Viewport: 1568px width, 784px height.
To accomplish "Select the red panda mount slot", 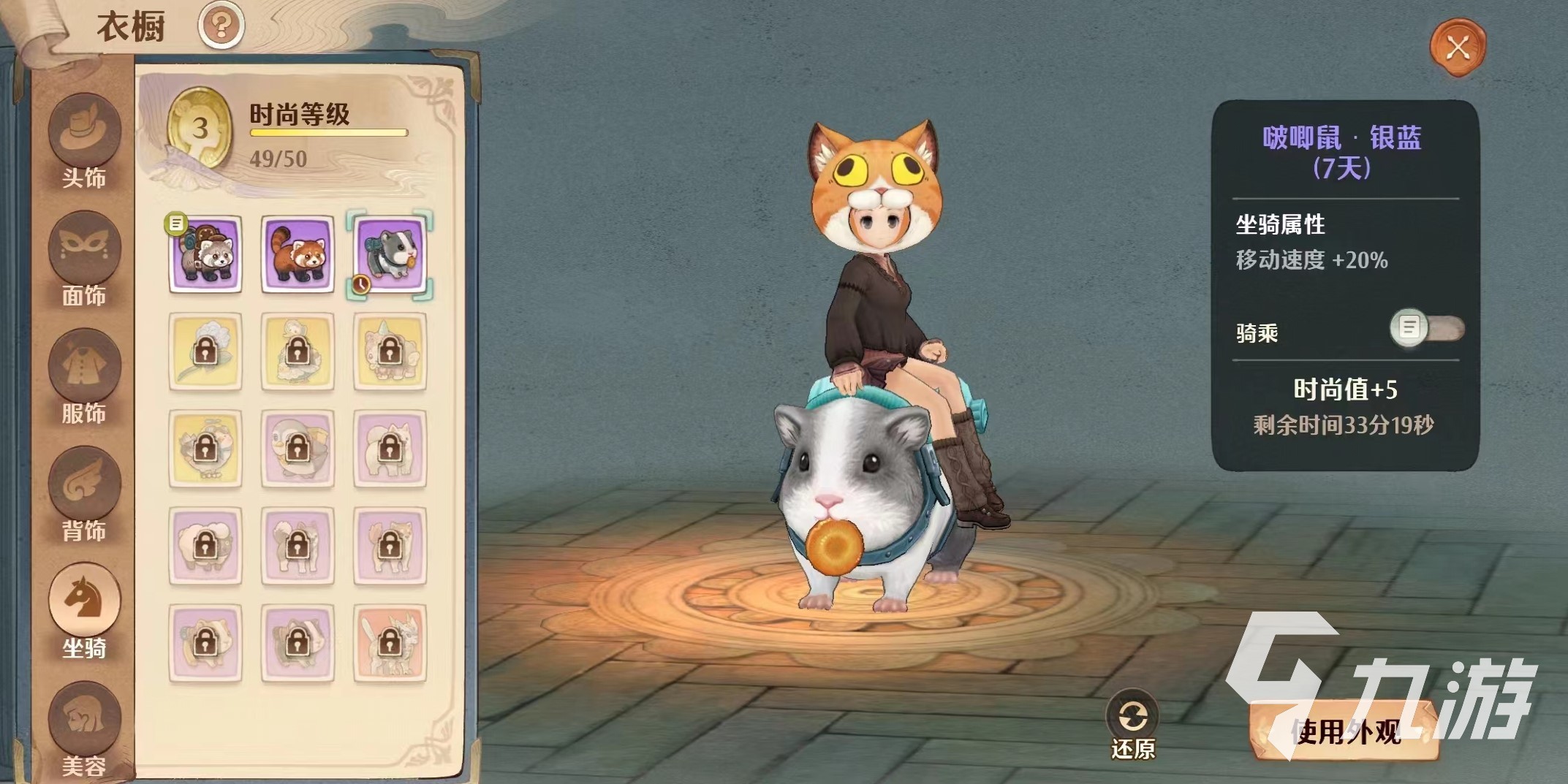I will tap(298, 254).
